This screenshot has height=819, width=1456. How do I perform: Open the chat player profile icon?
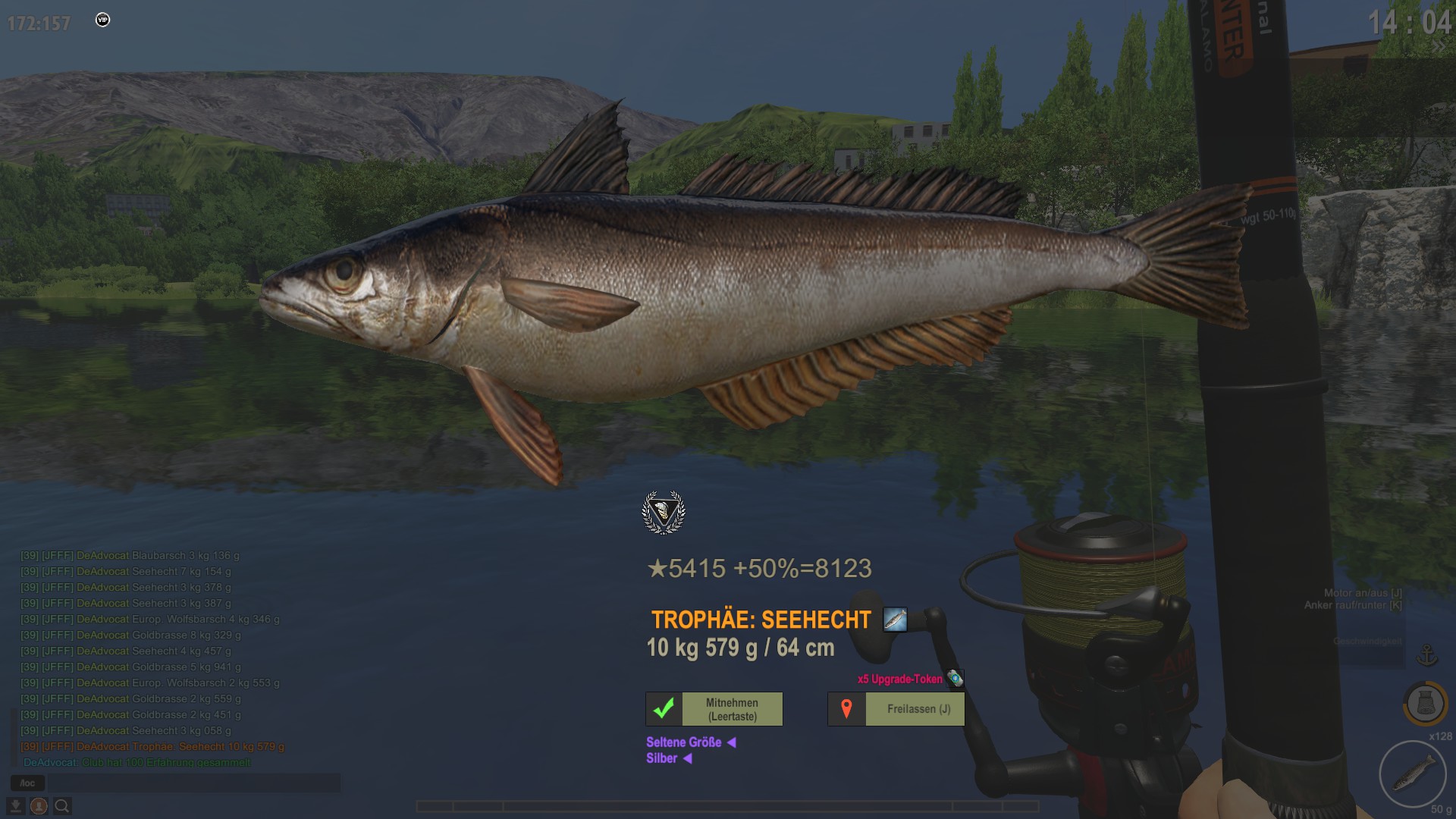(39, 805)
